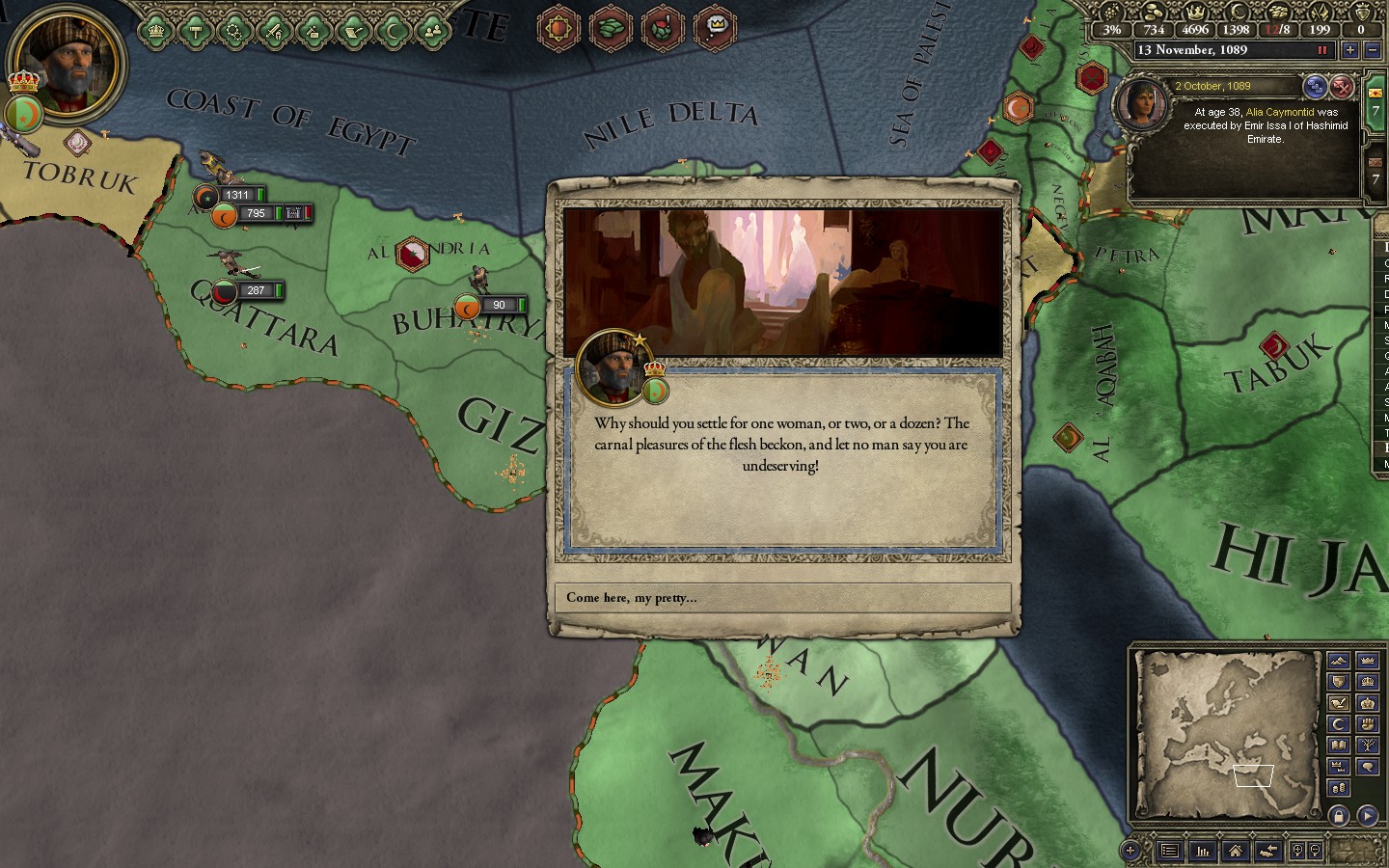Switch to dynasty tree map mode

[1367, 745]
